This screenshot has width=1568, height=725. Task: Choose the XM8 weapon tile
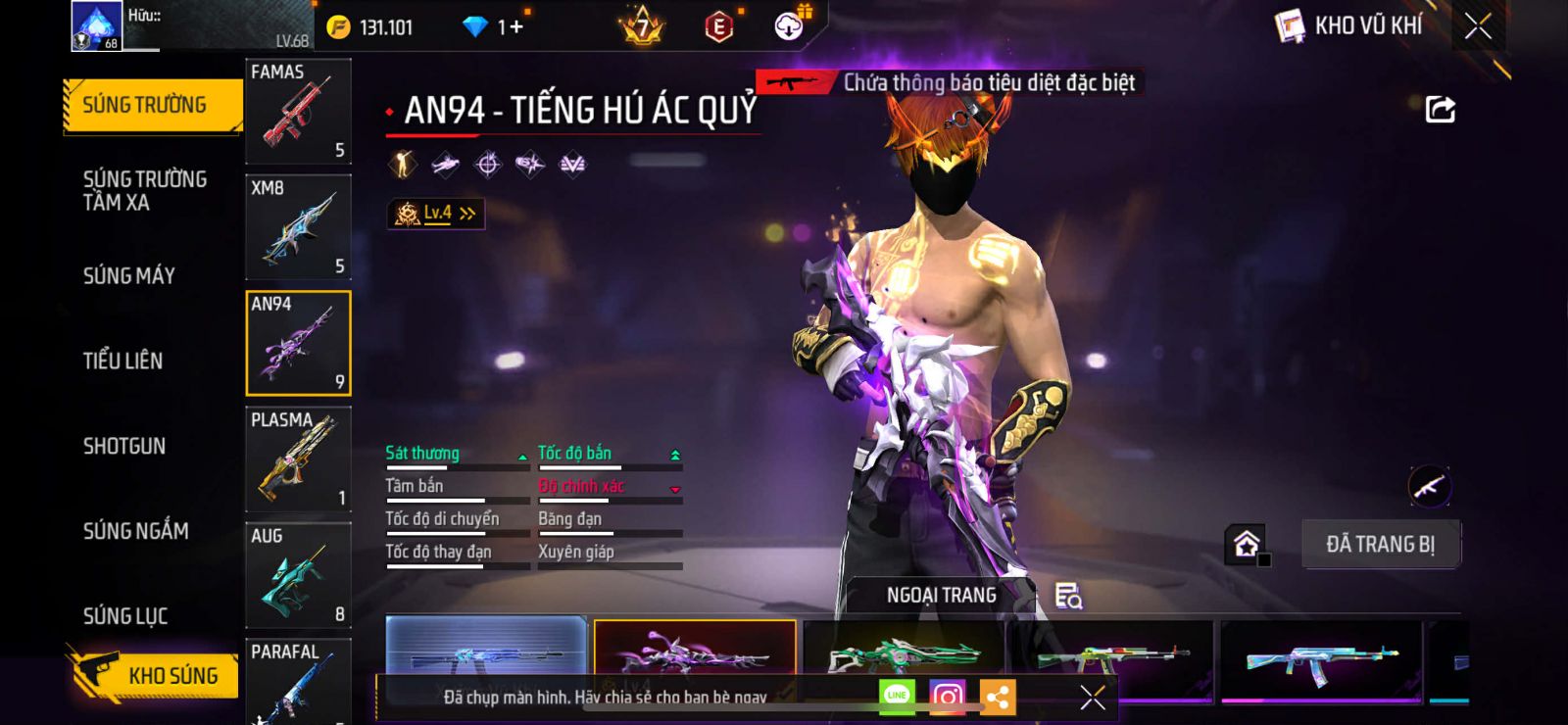(x=298, y=227)
